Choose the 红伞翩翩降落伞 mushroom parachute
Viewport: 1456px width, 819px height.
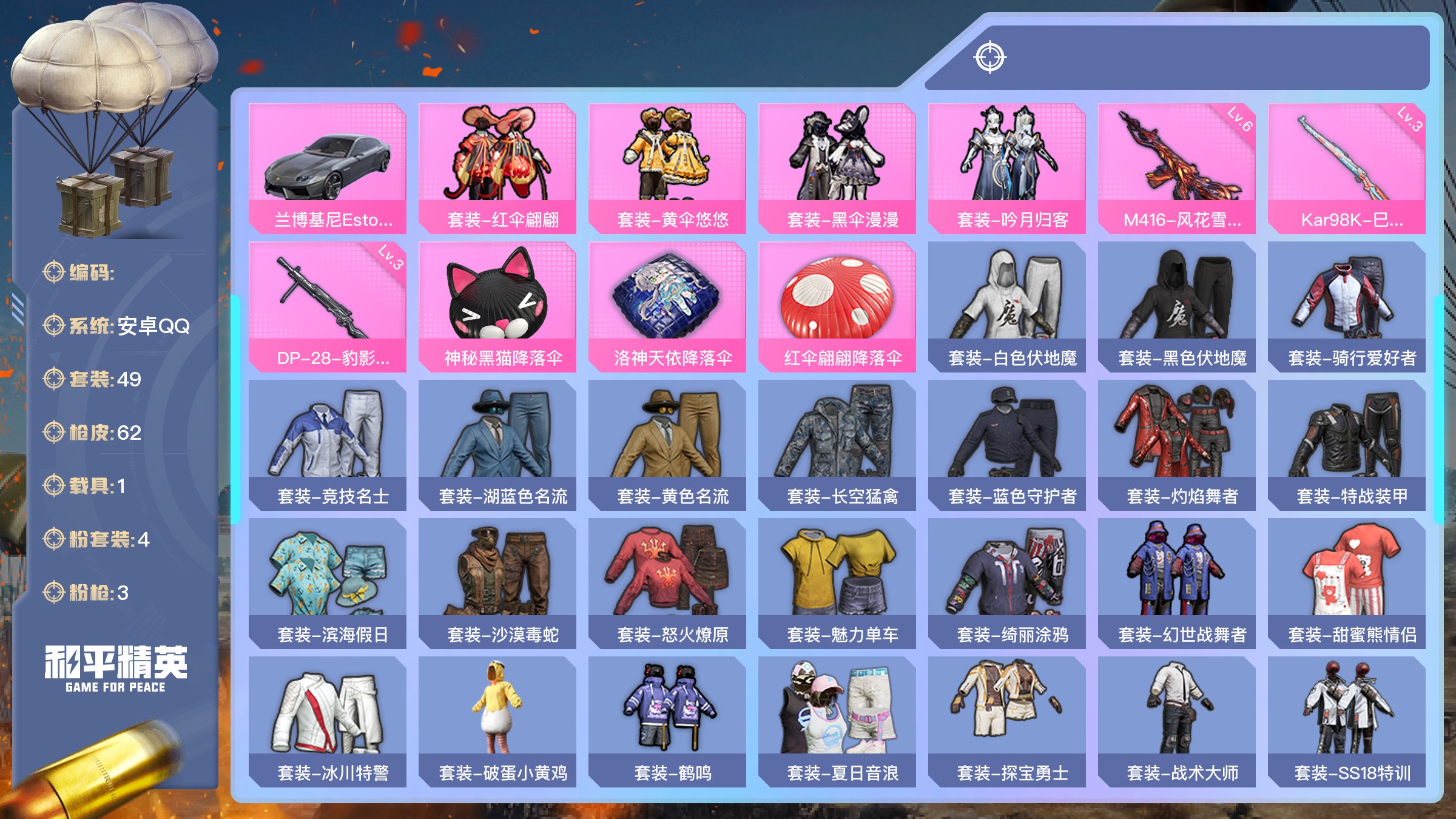837,306
